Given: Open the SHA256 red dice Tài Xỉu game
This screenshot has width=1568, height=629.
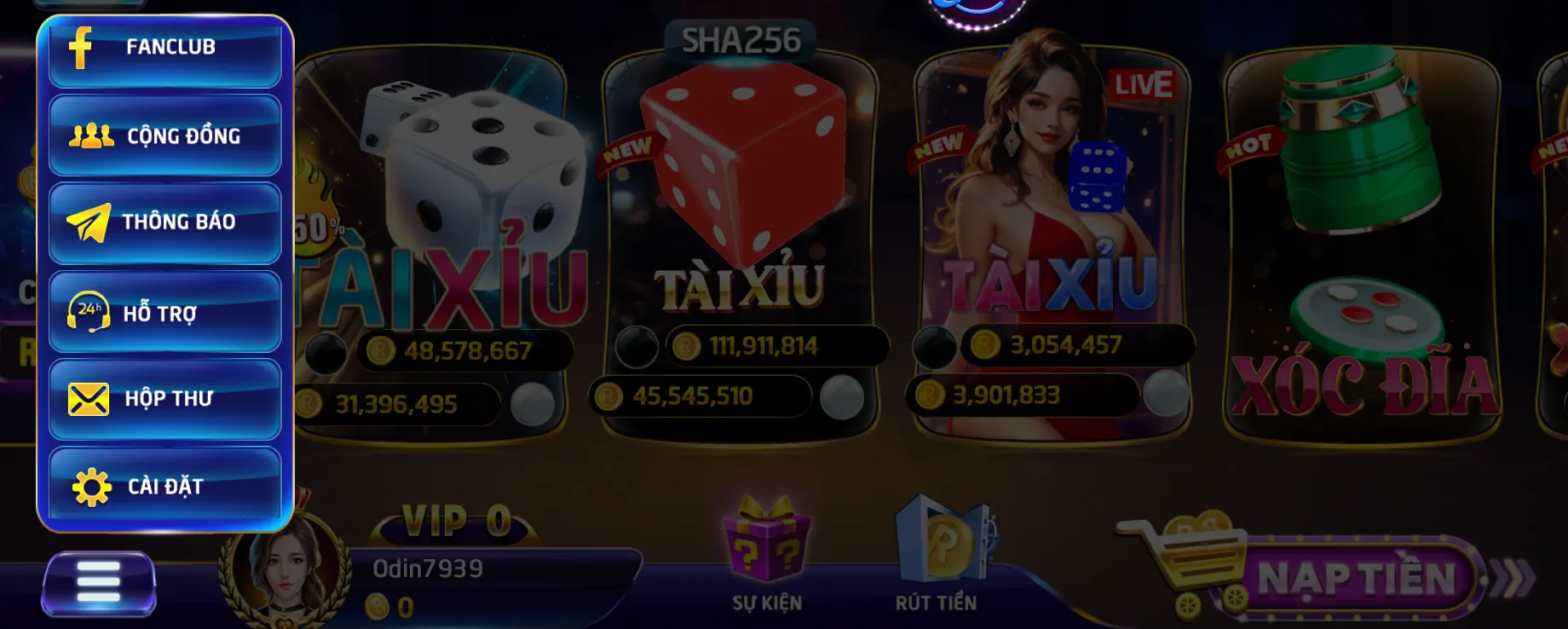Looking at the screenshot, I should tap(740, 213).
